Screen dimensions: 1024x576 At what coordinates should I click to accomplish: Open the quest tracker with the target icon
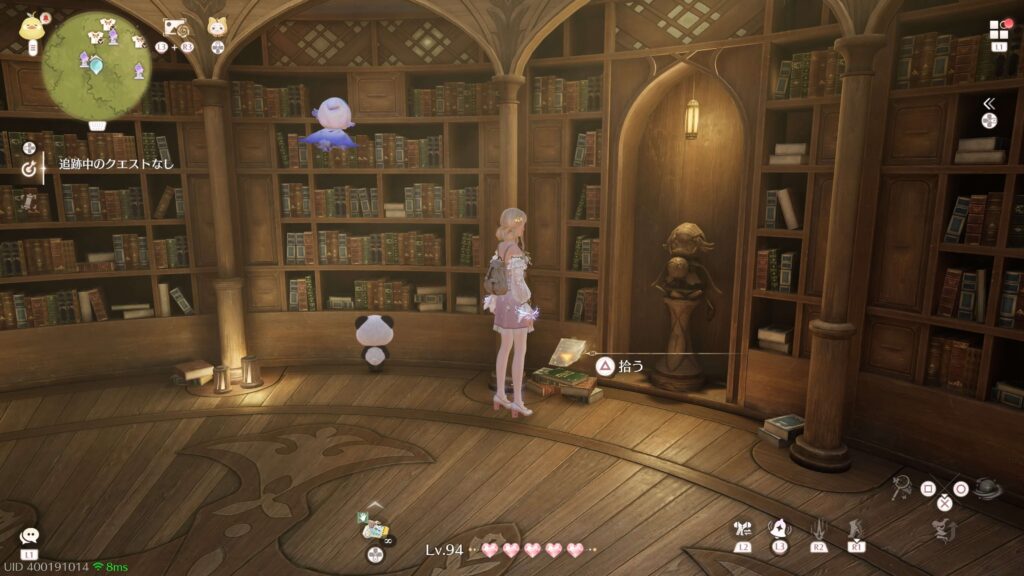click(x=29, y=169)
